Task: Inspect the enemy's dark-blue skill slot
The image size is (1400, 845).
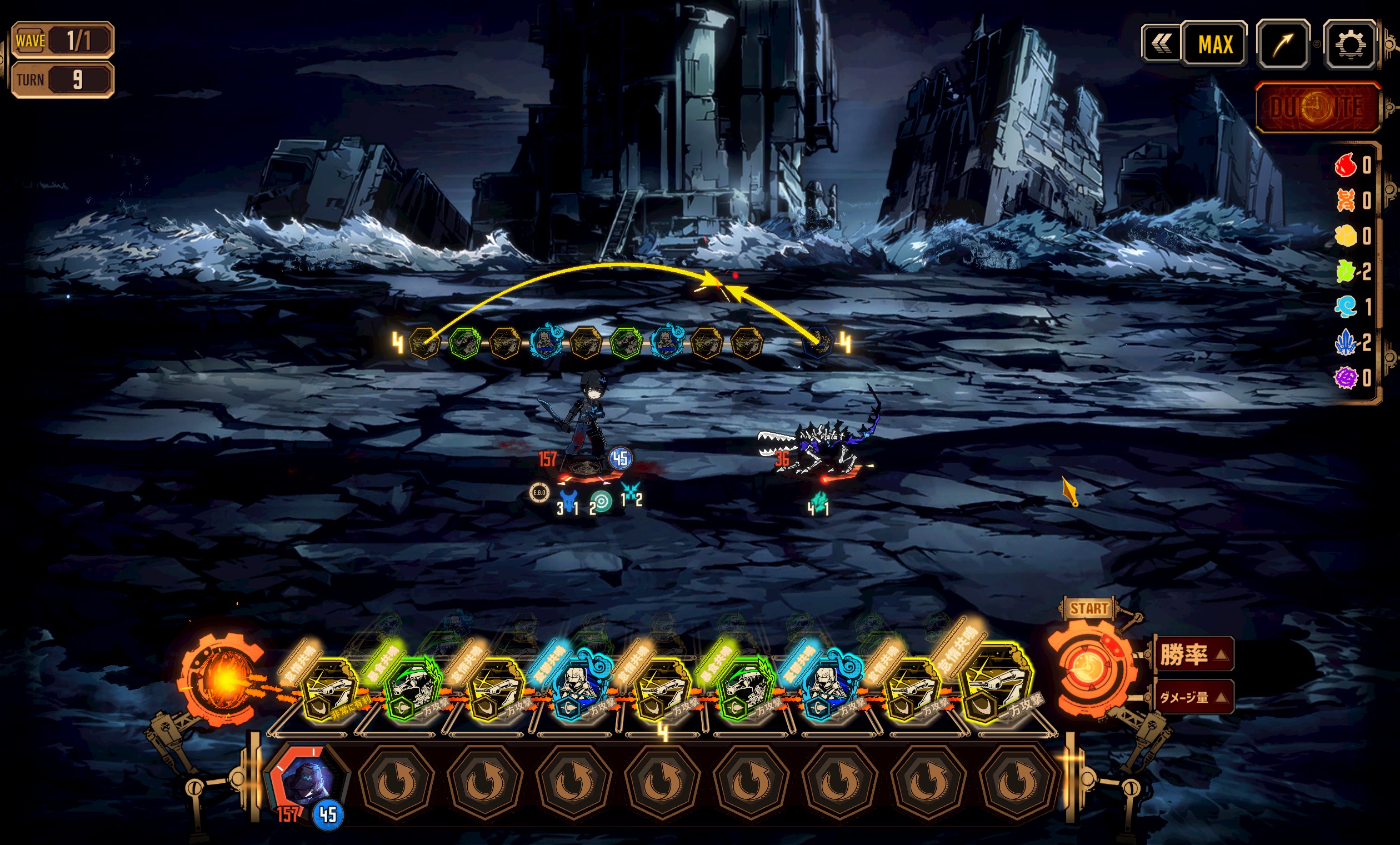Action: tap(819, 342)
